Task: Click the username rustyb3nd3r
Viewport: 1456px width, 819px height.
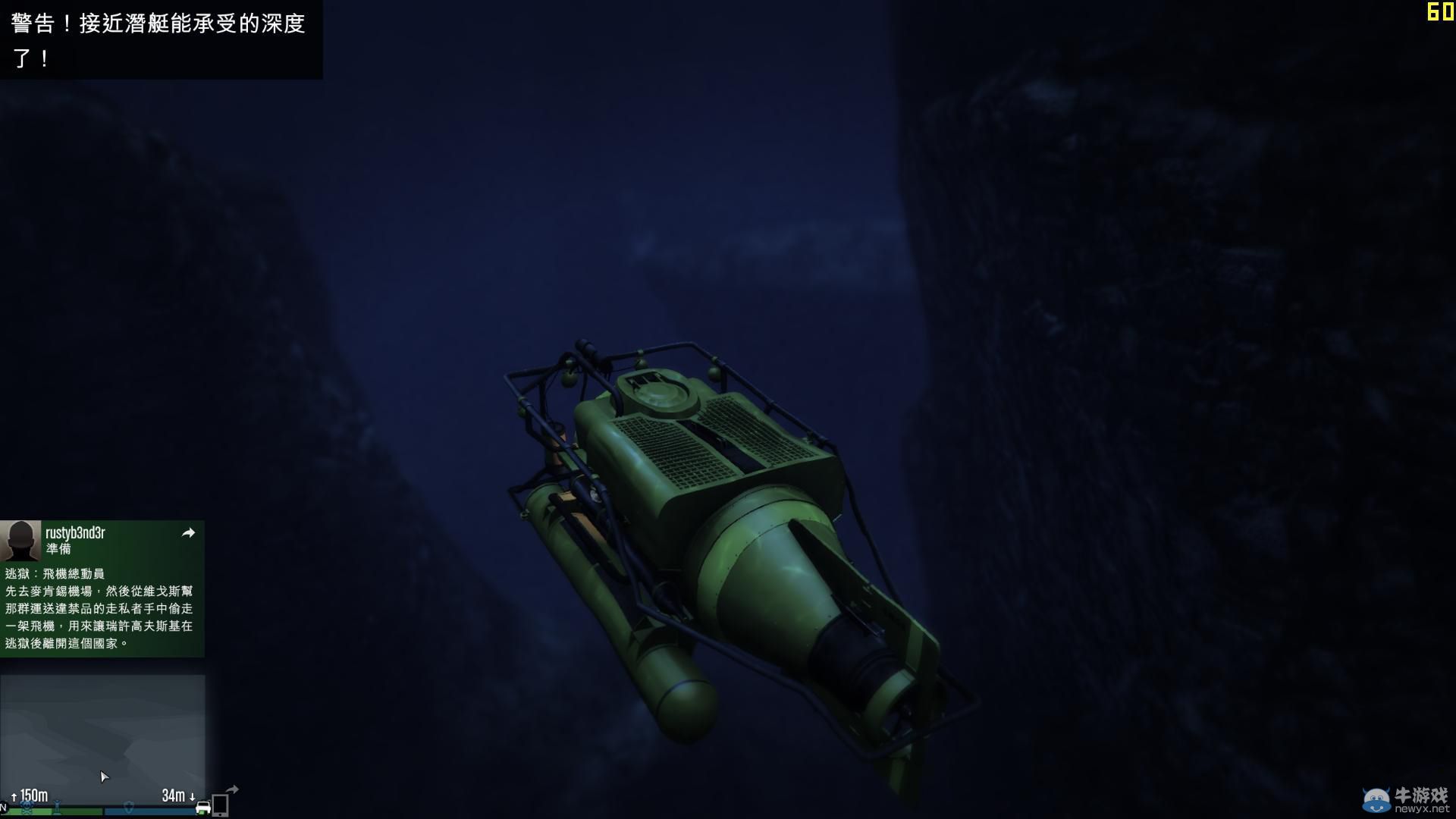Action: (74, 532)
